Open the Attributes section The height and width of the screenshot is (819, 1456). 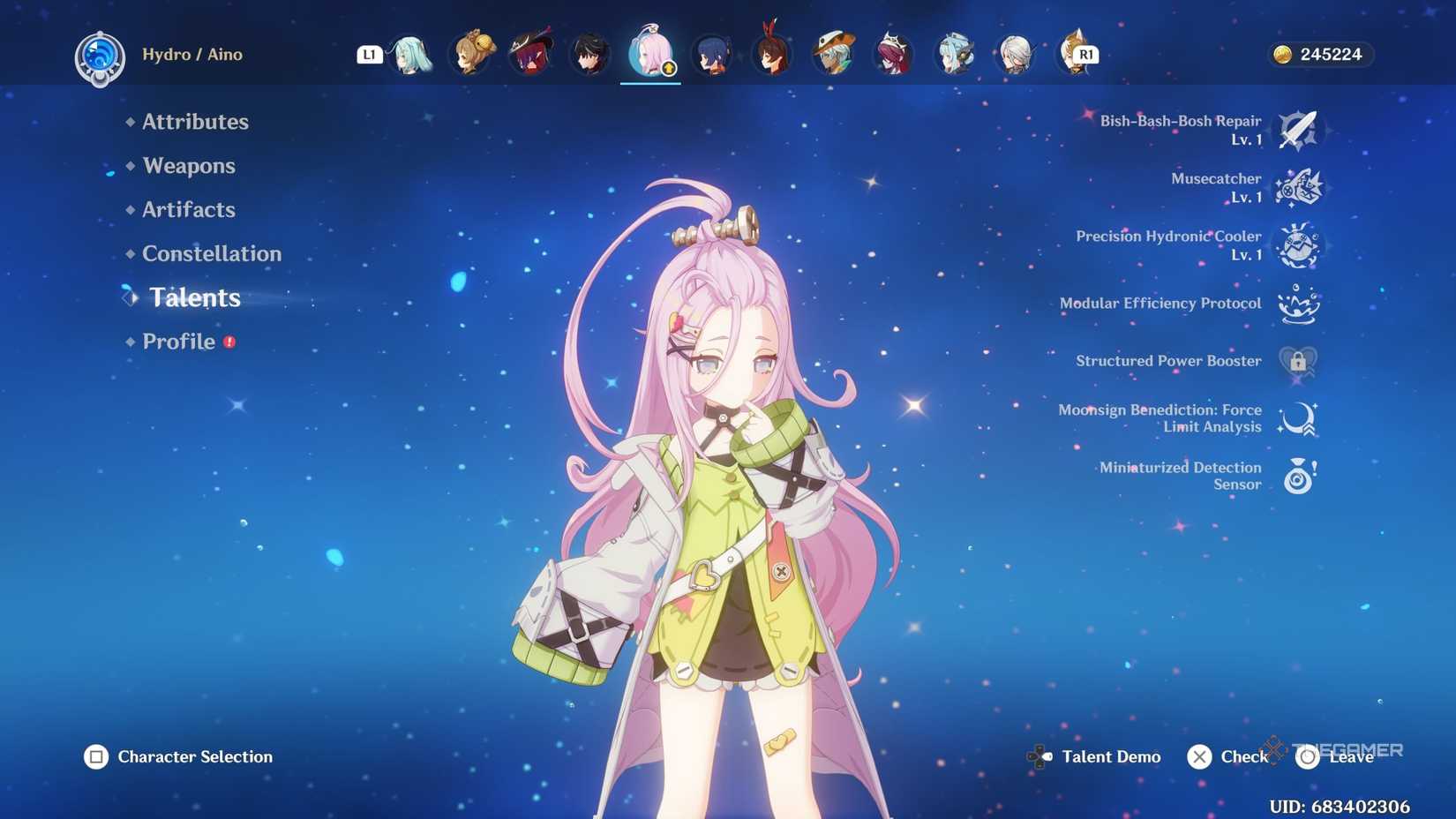(195, 122)
